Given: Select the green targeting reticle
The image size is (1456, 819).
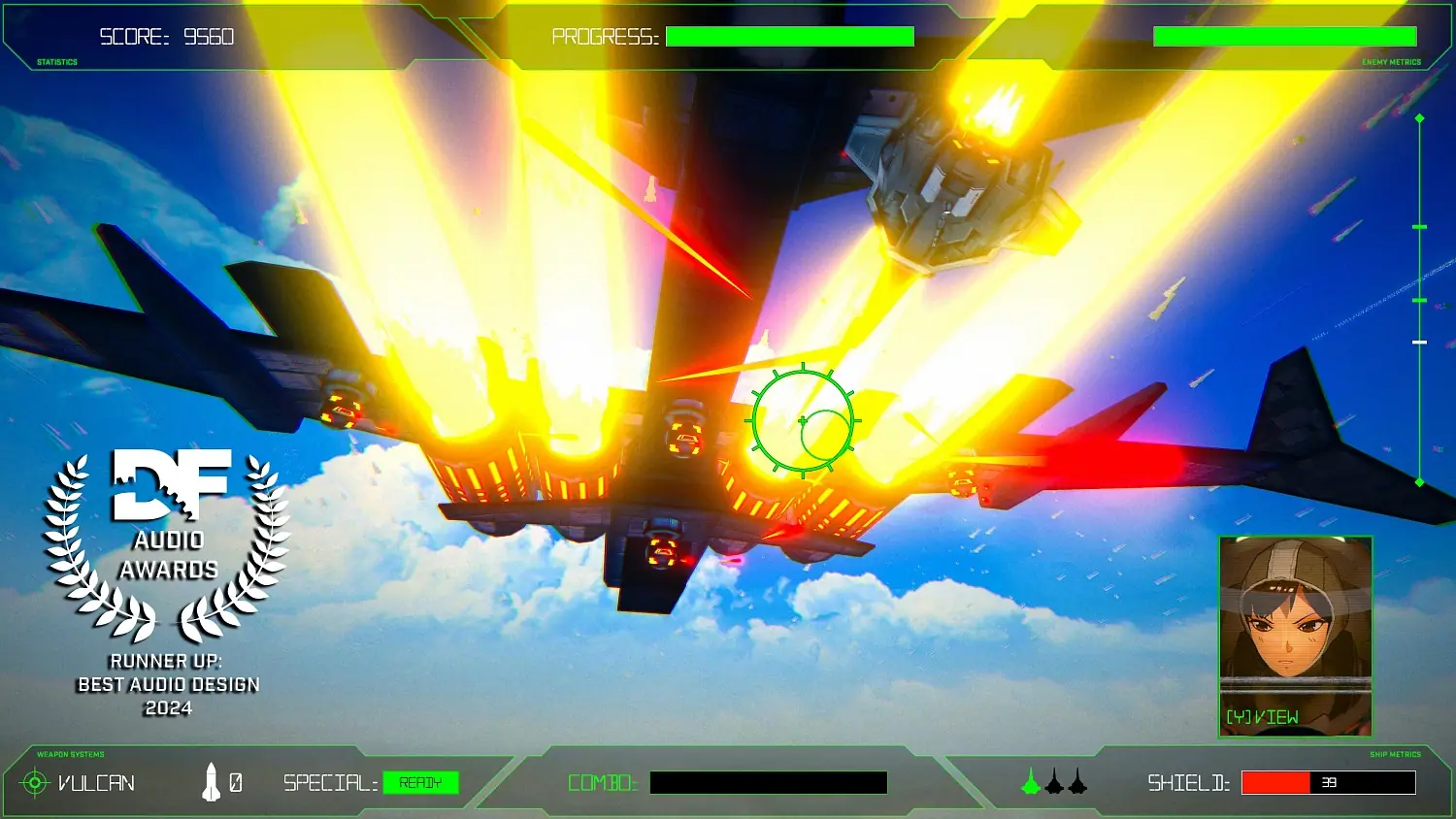Looking at the screenshot, I should click(803, 420).
